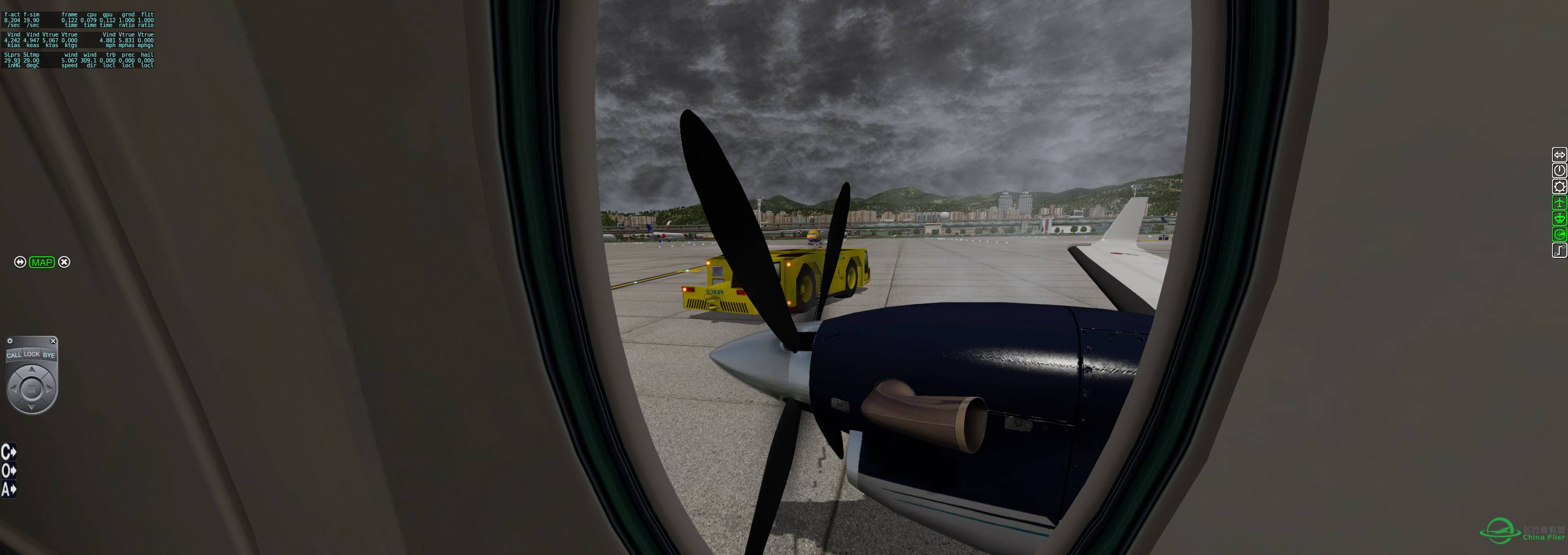Select the BYE tab on tug panel
This screenshot has height=555, width=1568.
49,355
